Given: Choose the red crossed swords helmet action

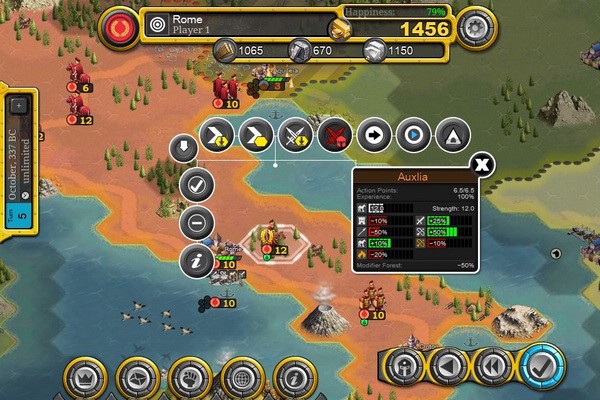Looking at the screenshot, I should pyautogui.click(x=333, y=133).
